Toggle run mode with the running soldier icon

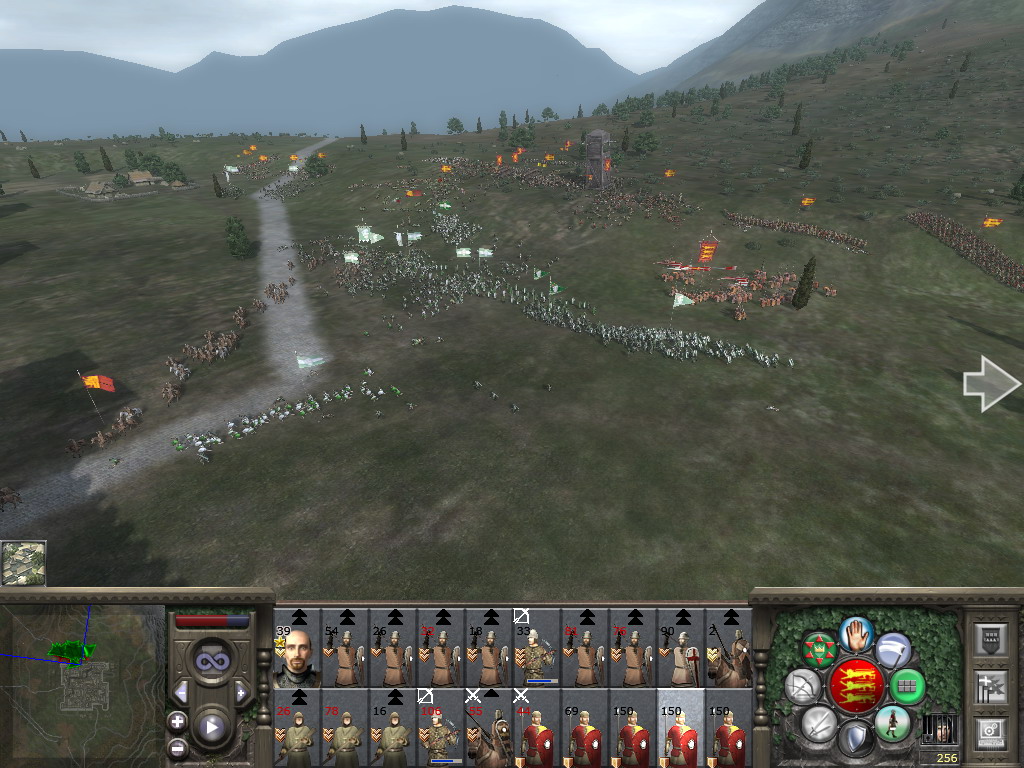892,723
